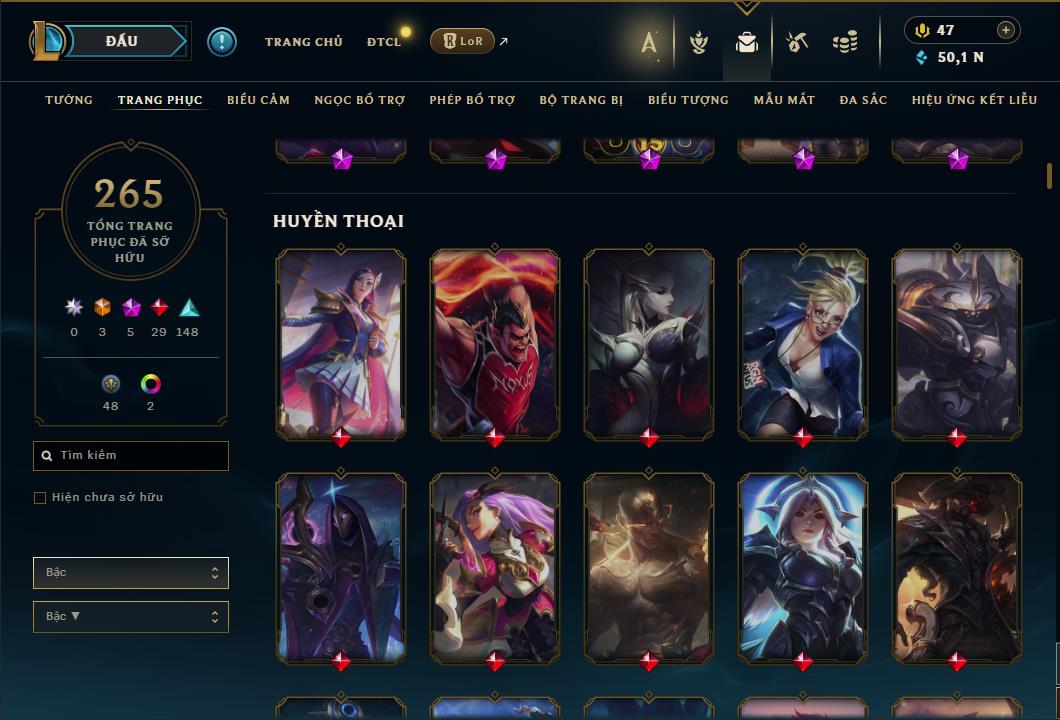Toggle the Hiện chưa sở hữu checkbox

tap(40, 498)
